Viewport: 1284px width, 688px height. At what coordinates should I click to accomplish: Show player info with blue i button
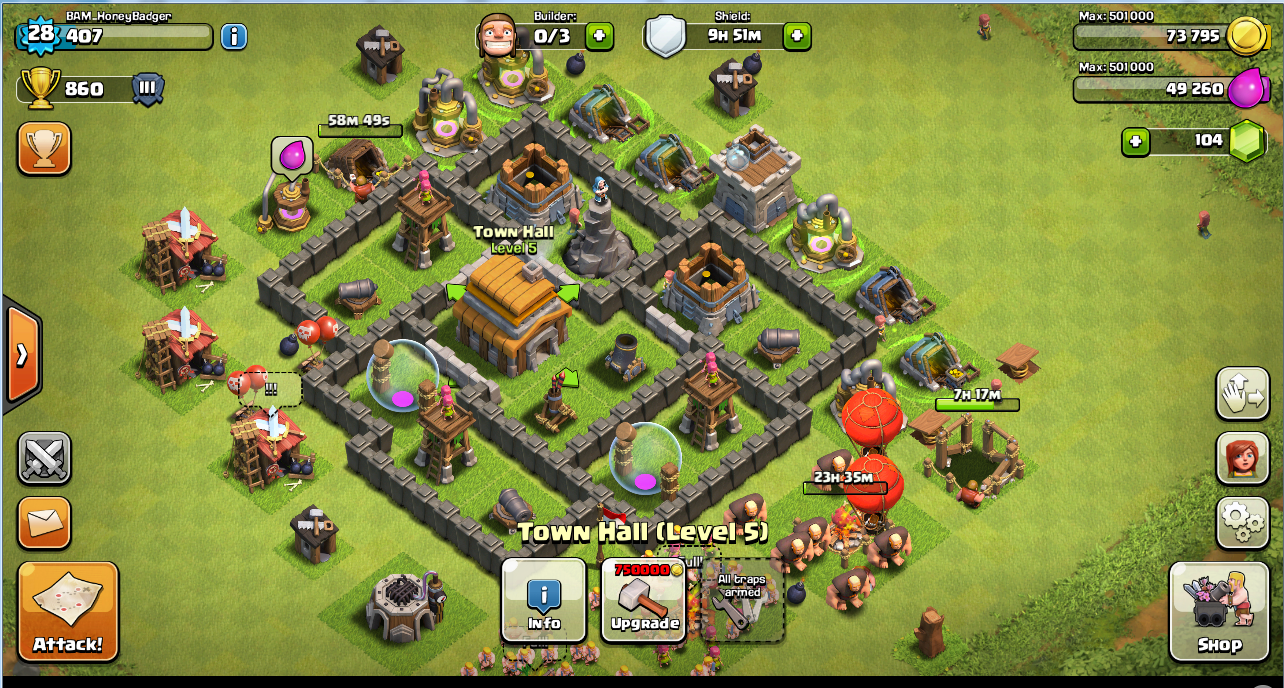(x=233, y=37)
